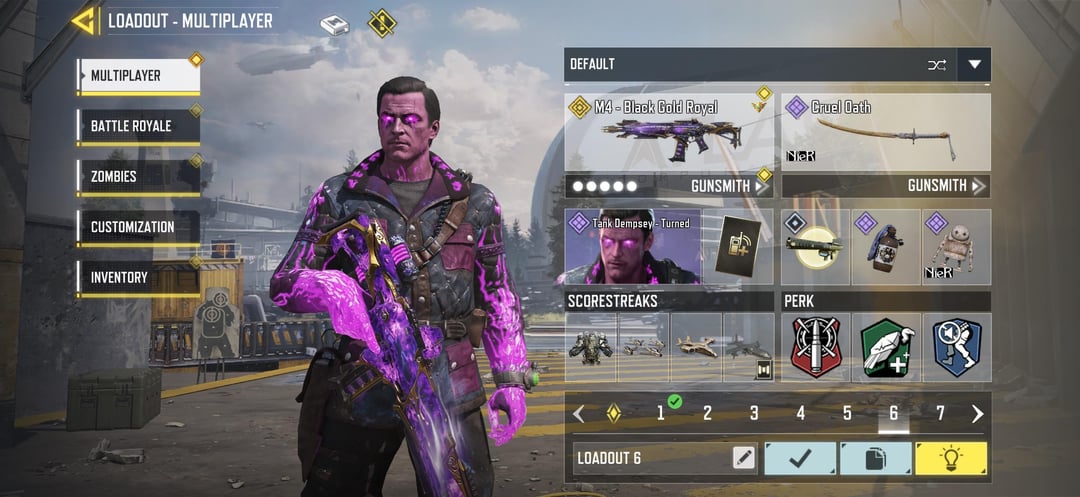Expand the Default loadout dropdown arrow
This screenshot has width=1080, height=497.
point(974,65)
